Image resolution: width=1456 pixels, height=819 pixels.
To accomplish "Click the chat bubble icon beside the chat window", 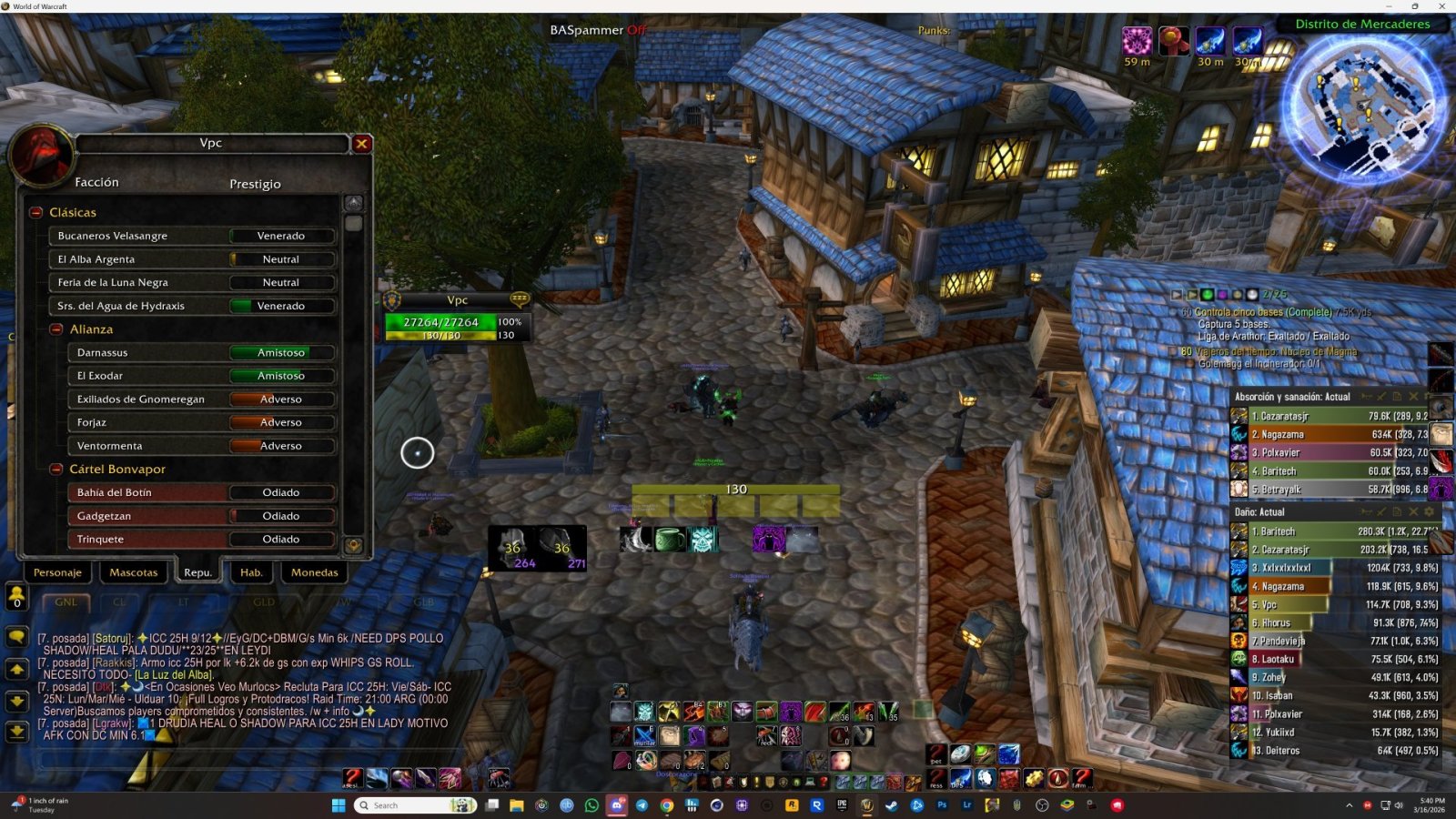I will (16, 637).
